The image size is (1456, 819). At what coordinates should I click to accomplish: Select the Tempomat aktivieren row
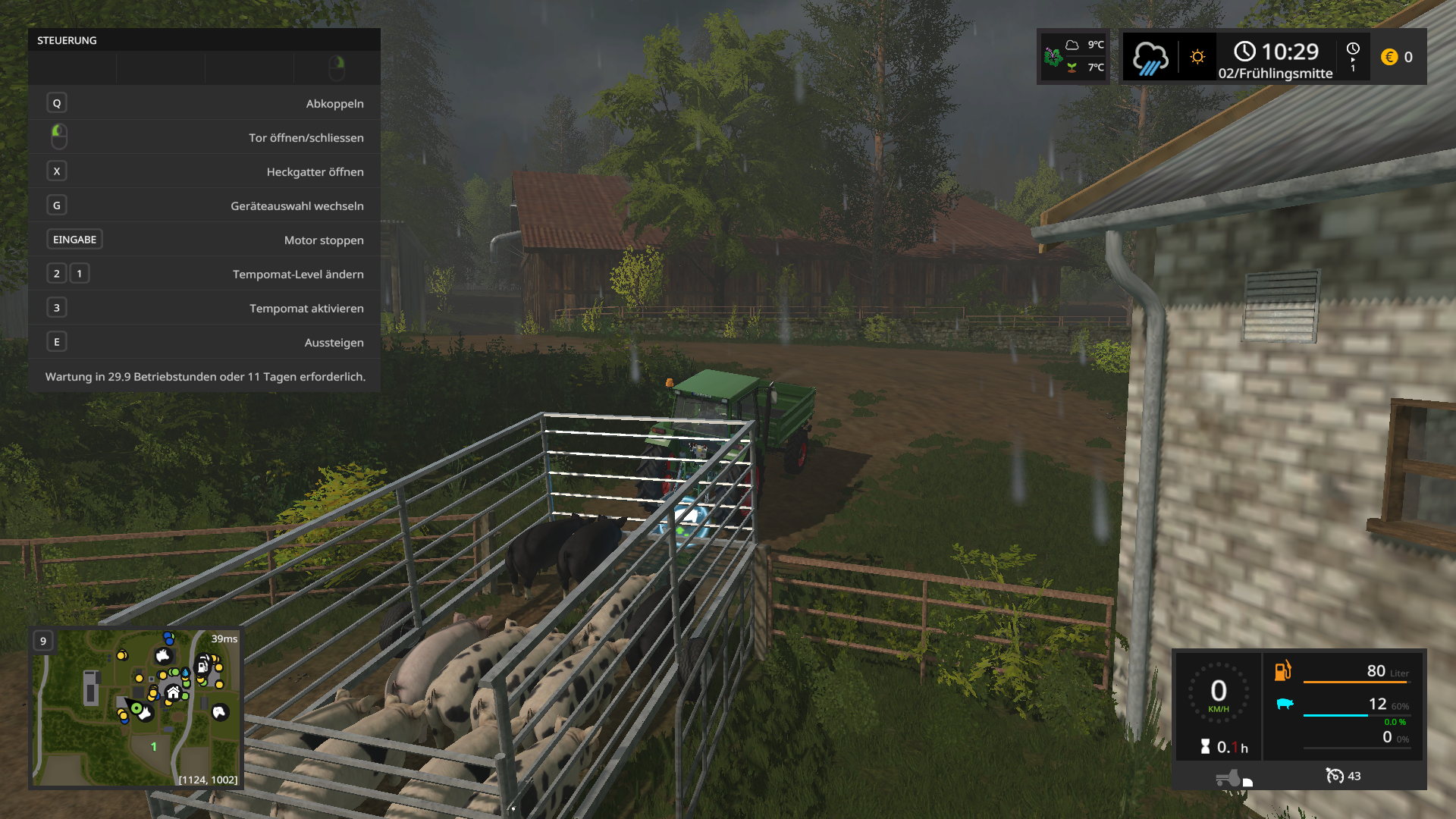pyautogui.click(x=204, y=308)
